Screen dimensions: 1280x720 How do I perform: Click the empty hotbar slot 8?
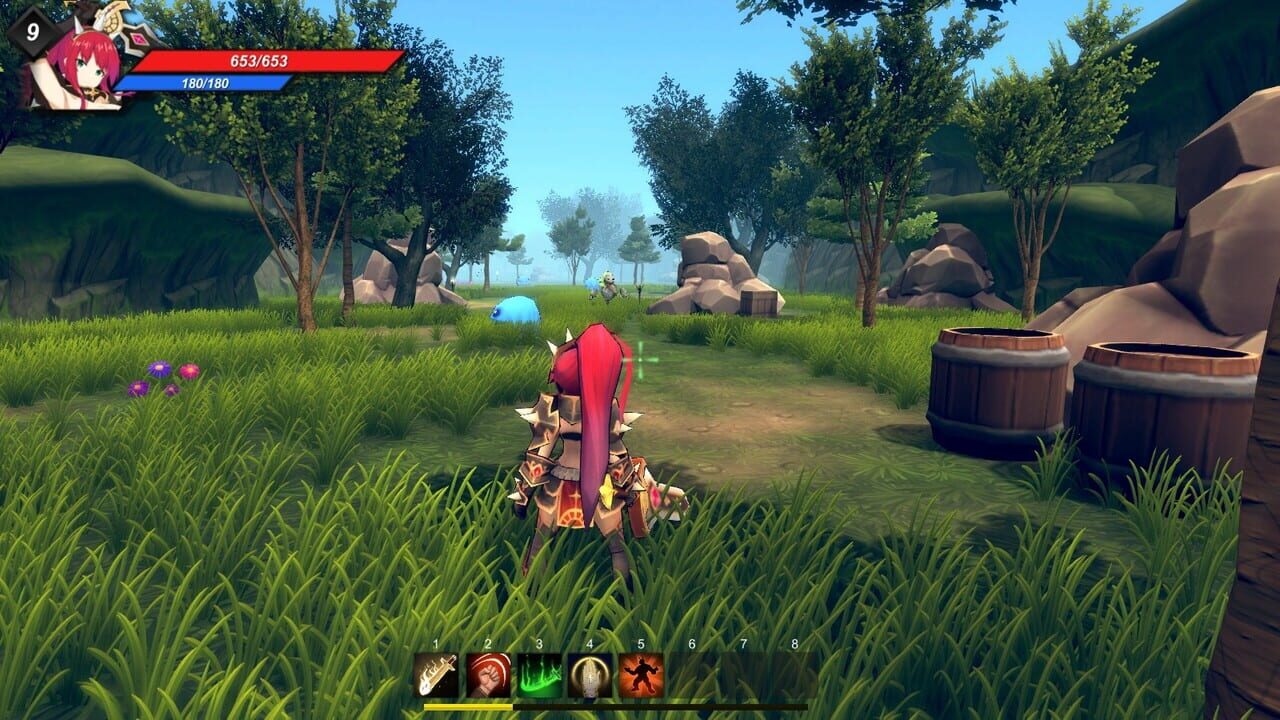point(793,675)
